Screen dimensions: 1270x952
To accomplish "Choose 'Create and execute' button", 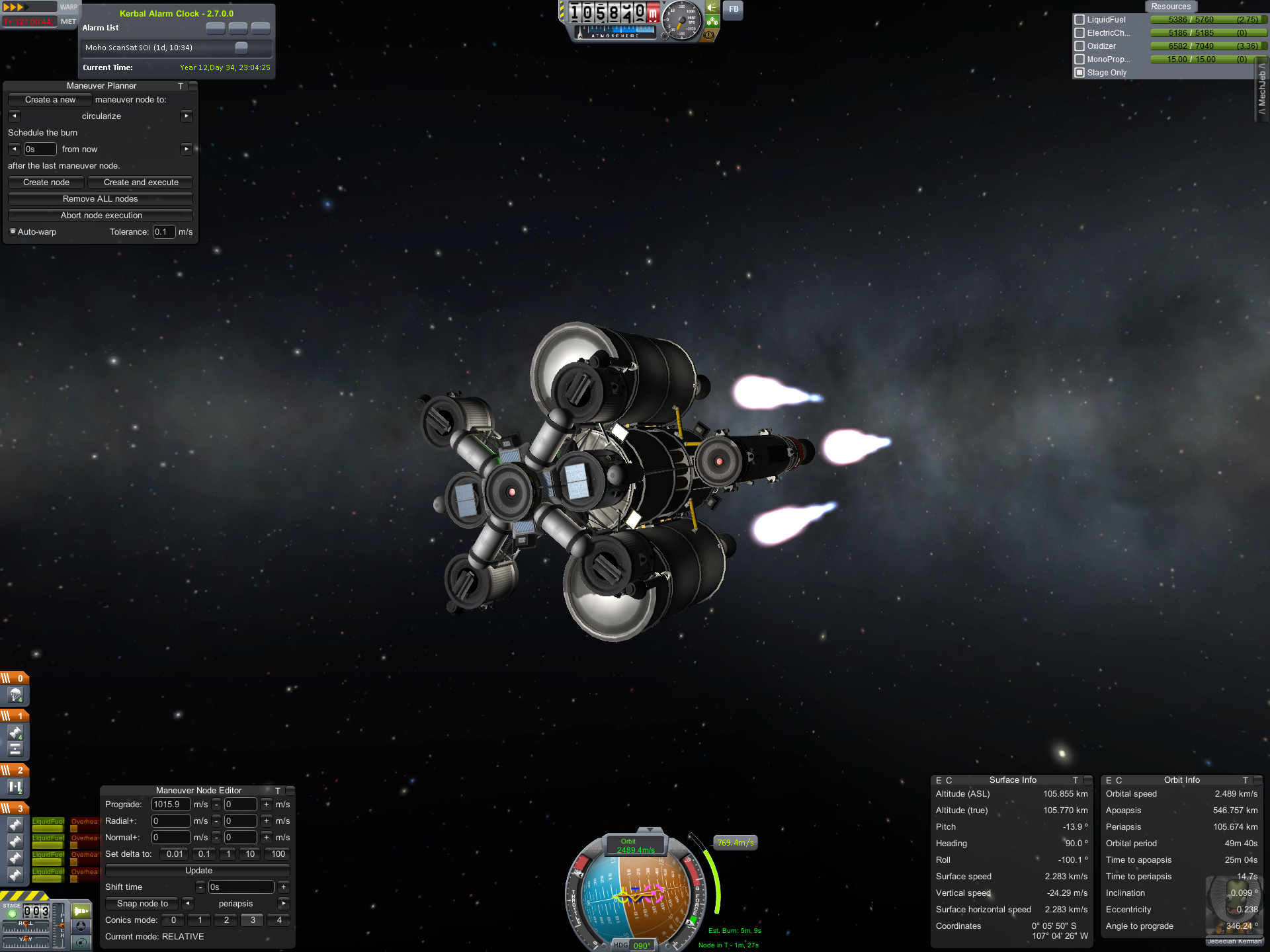I will pyautogui.click(x=141, y=182).
